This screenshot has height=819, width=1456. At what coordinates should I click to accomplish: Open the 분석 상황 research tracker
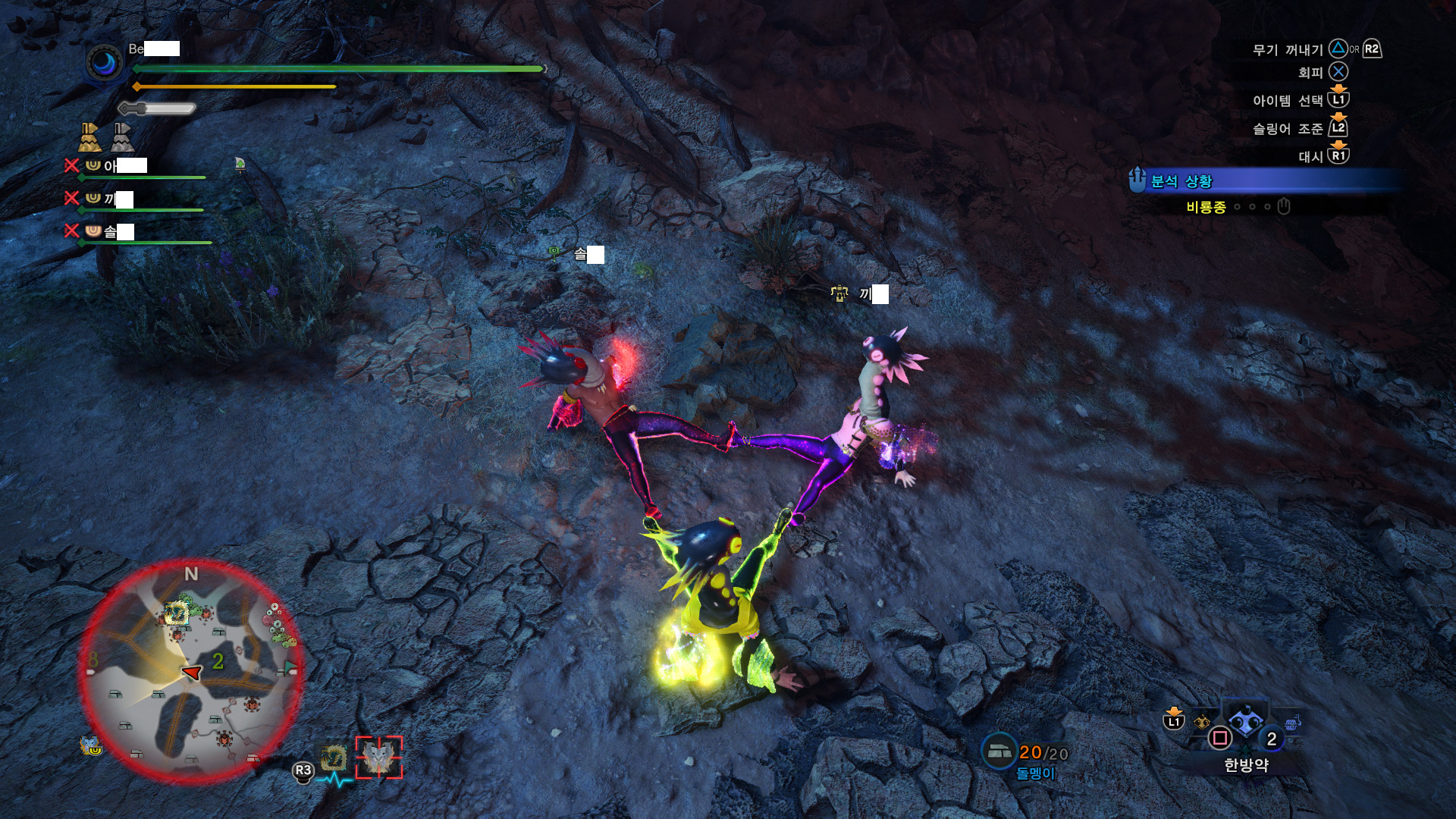click(1181, 181)
